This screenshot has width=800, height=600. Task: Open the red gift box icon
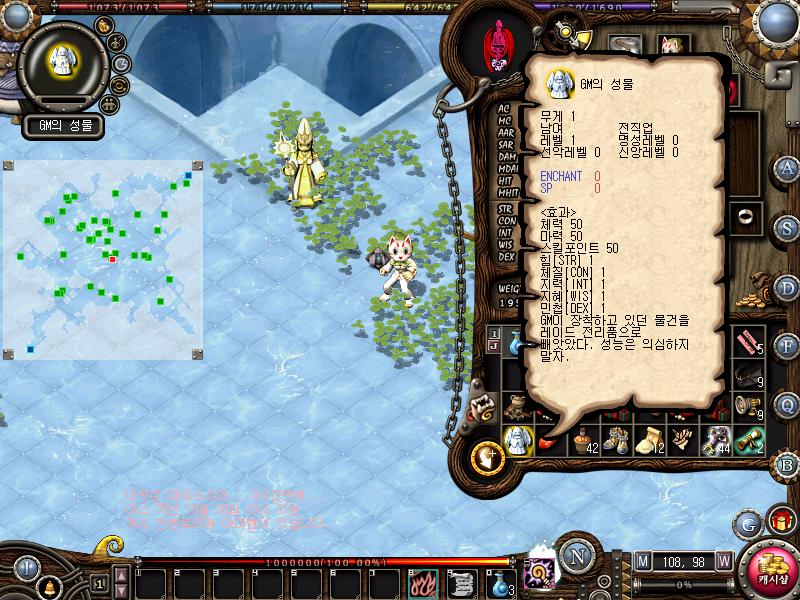point(780,521)
